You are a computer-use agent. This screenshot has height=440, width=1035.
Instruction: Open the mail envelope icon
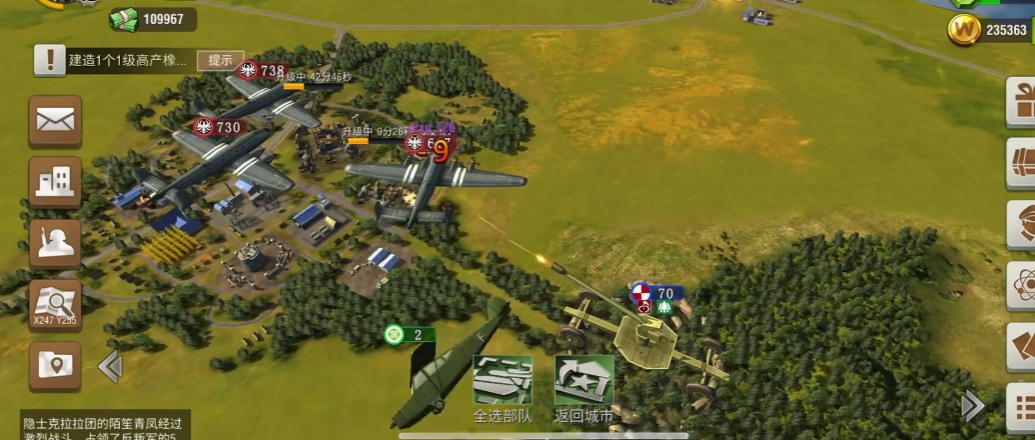[x=55, y=120]
